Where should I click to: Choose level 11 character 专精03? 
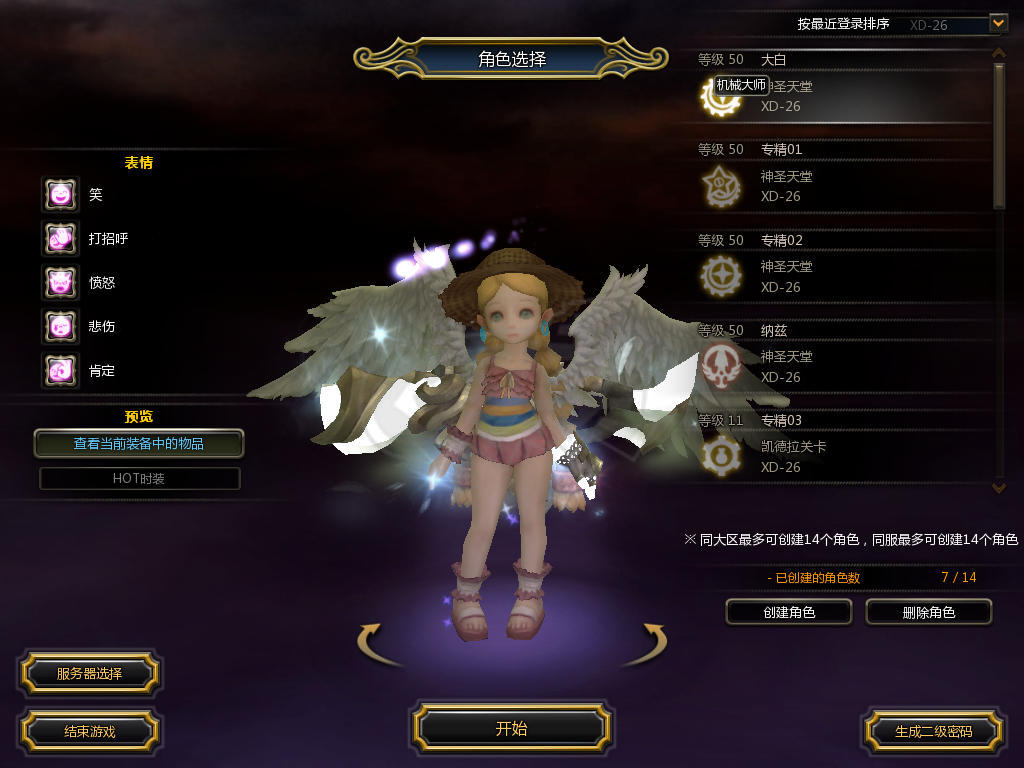(840, 447)
